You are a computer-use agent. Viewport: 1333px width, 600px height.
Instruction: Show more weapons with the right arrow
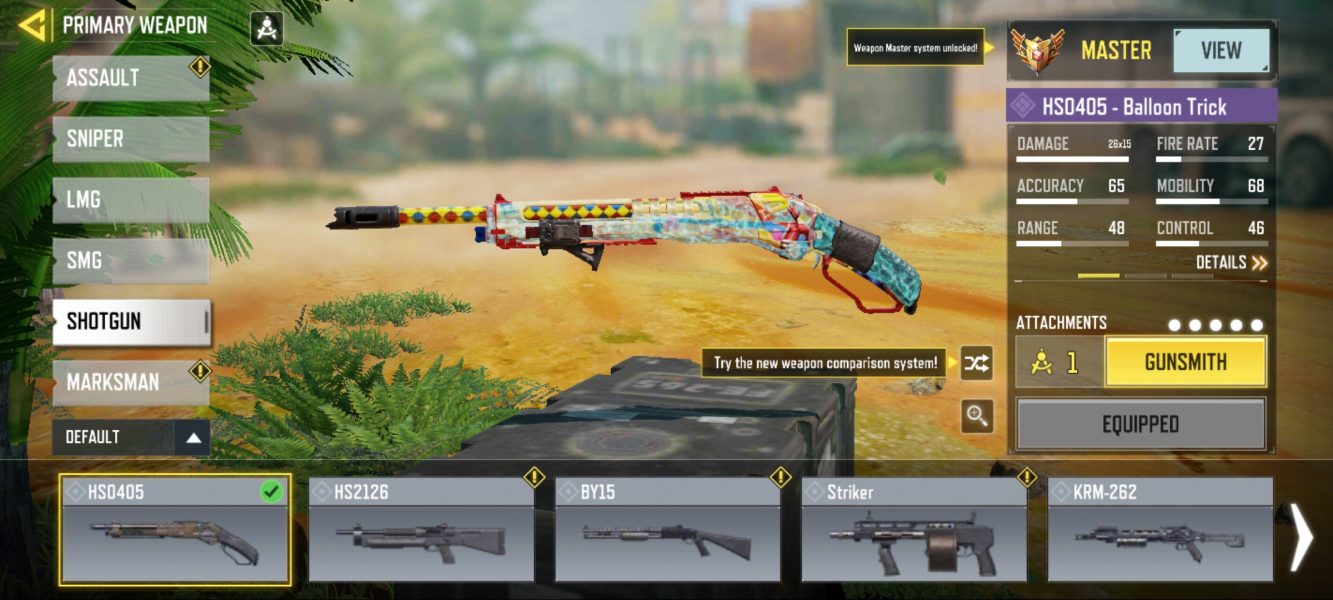pos(1301,537)
